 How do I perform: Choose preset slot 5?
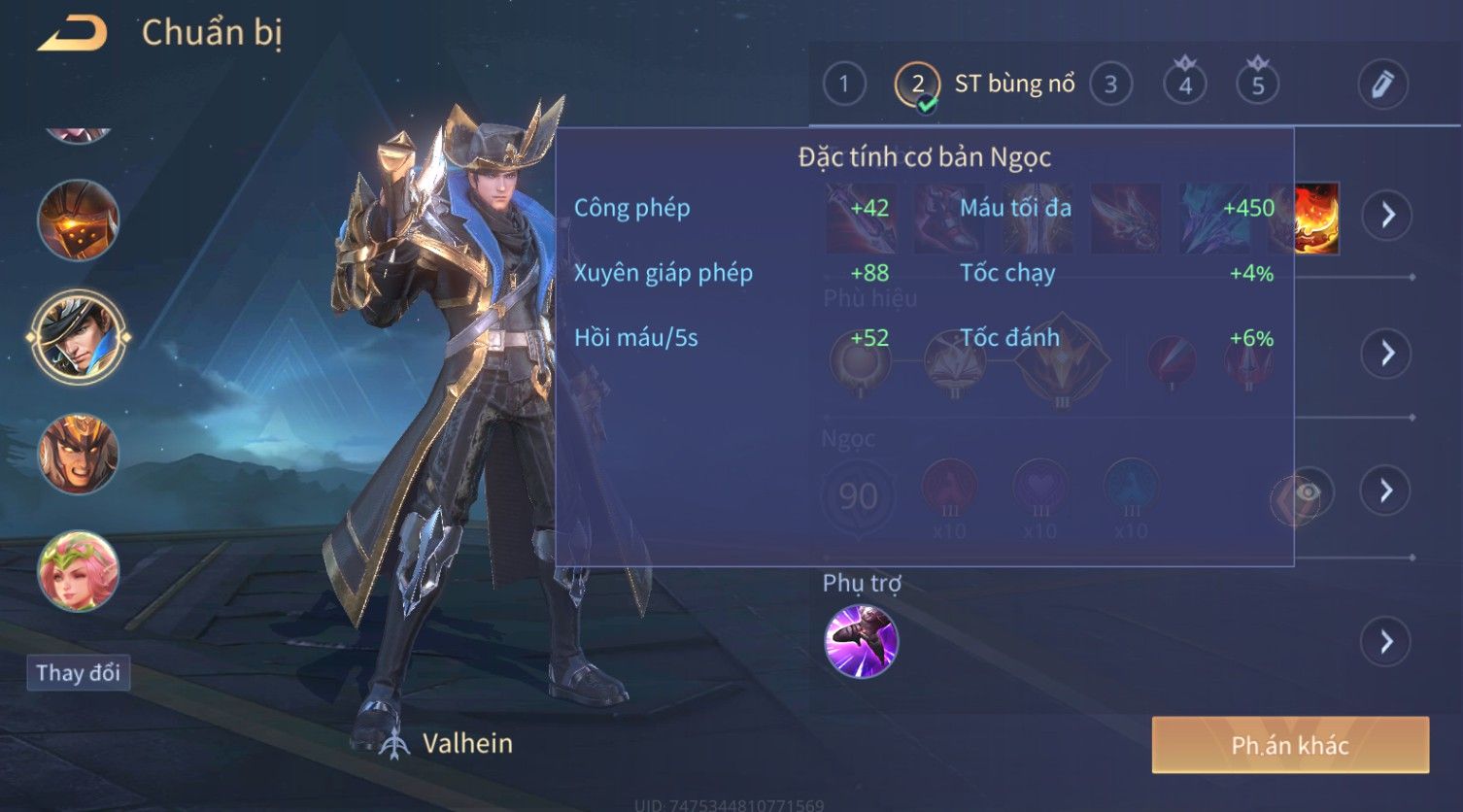pos(1257,85)
